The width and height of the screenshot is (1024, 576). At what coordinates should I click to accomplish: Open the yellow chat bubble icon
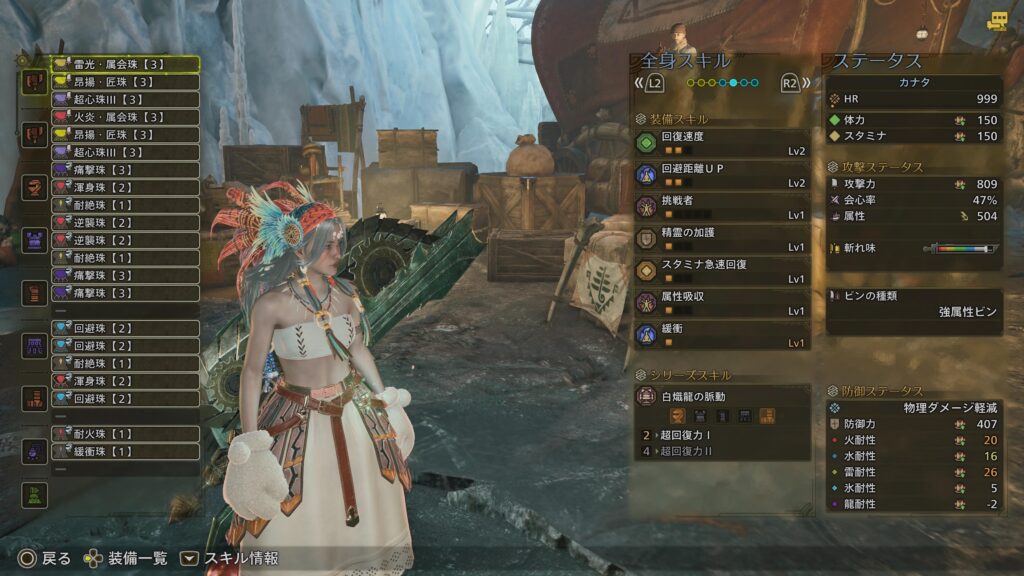pyautogui.click(x=997, y=21)
